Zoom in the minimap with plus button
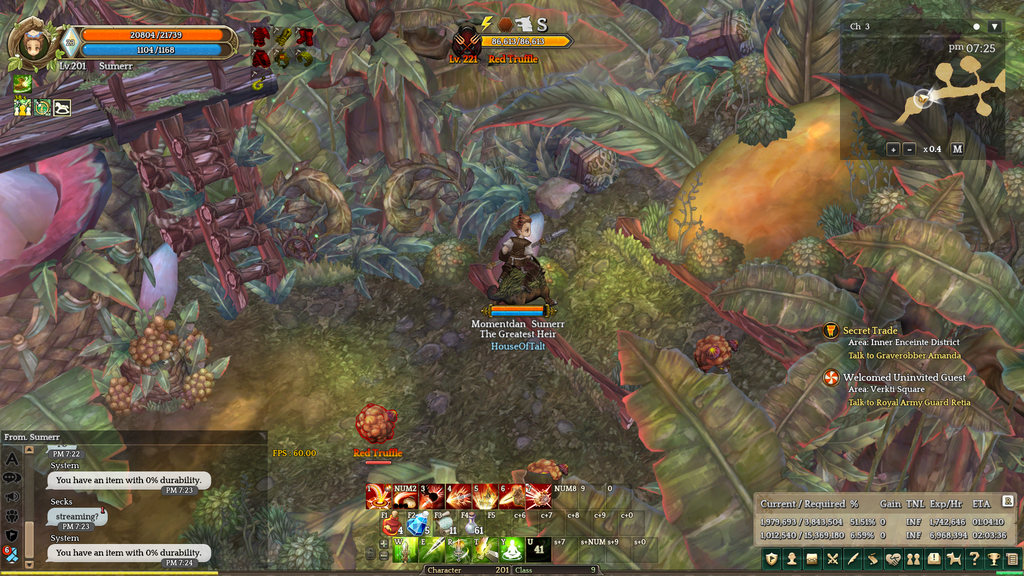1024x576 pixels. pos(893,149)
